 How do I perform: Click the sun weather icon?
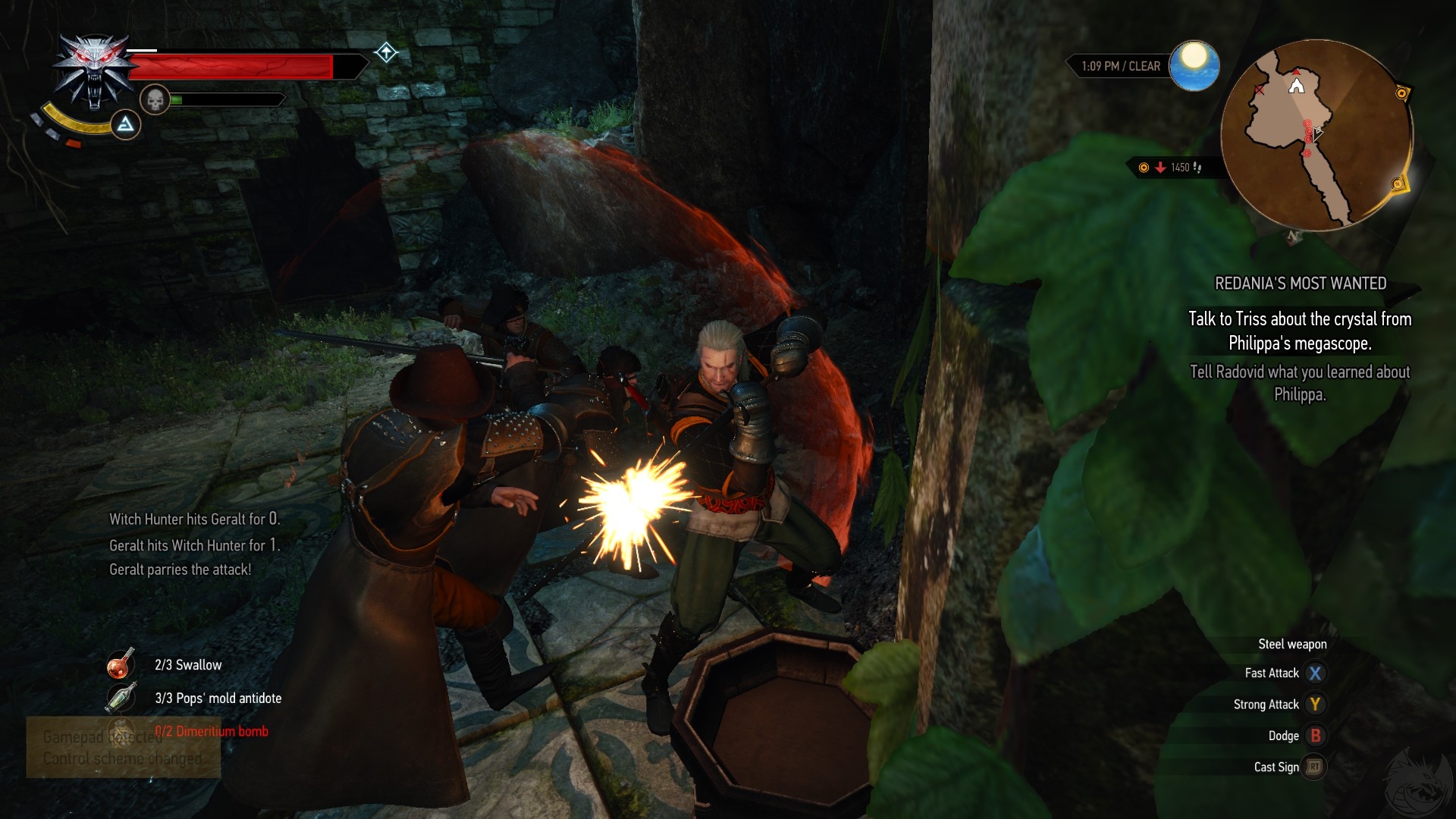[1194, 65]
